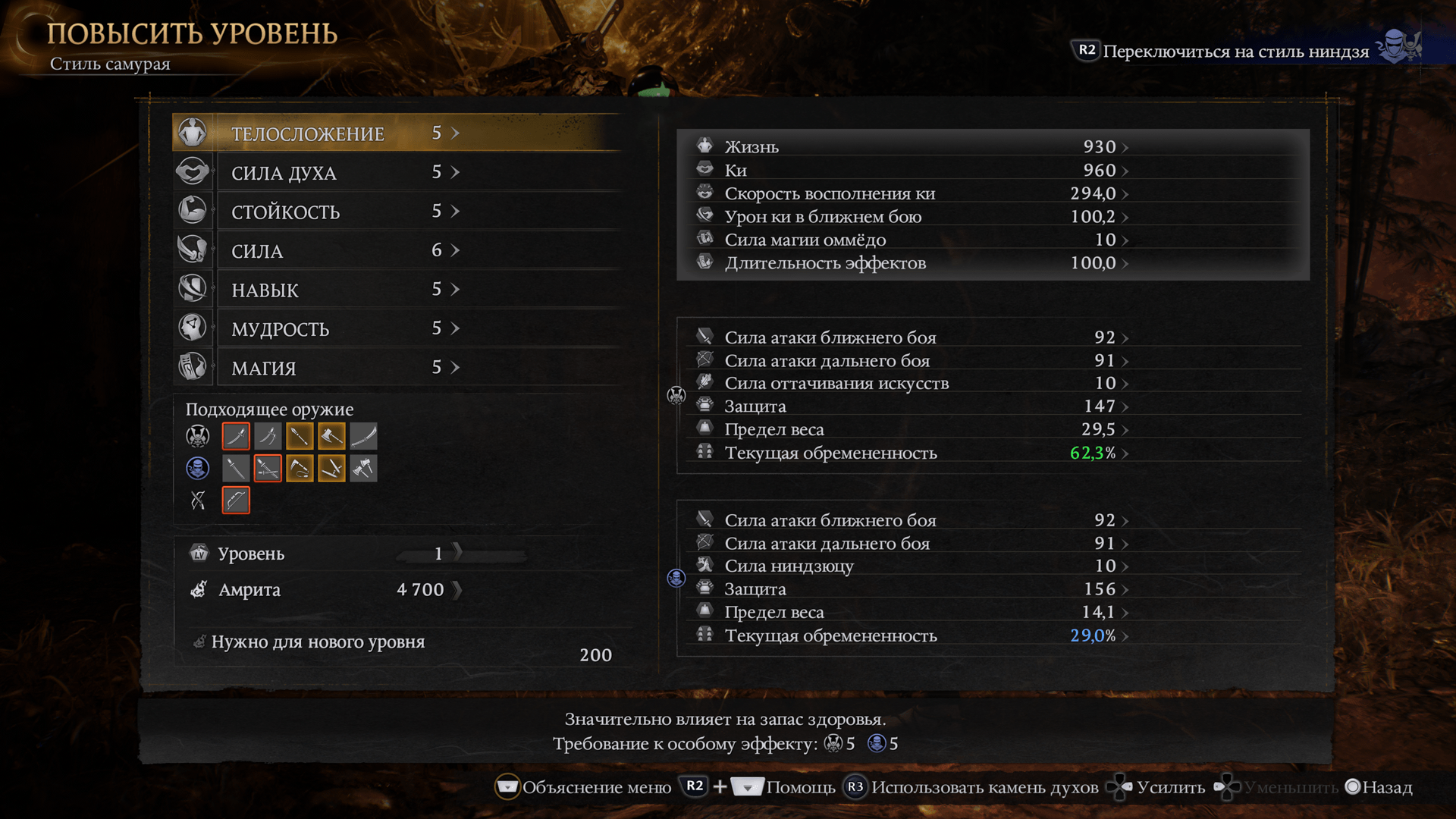Image resolution: width=1456 pixels, height=819 pixels.
Task: Show details for Скорость восполнения ки
Action: [910, 193]
